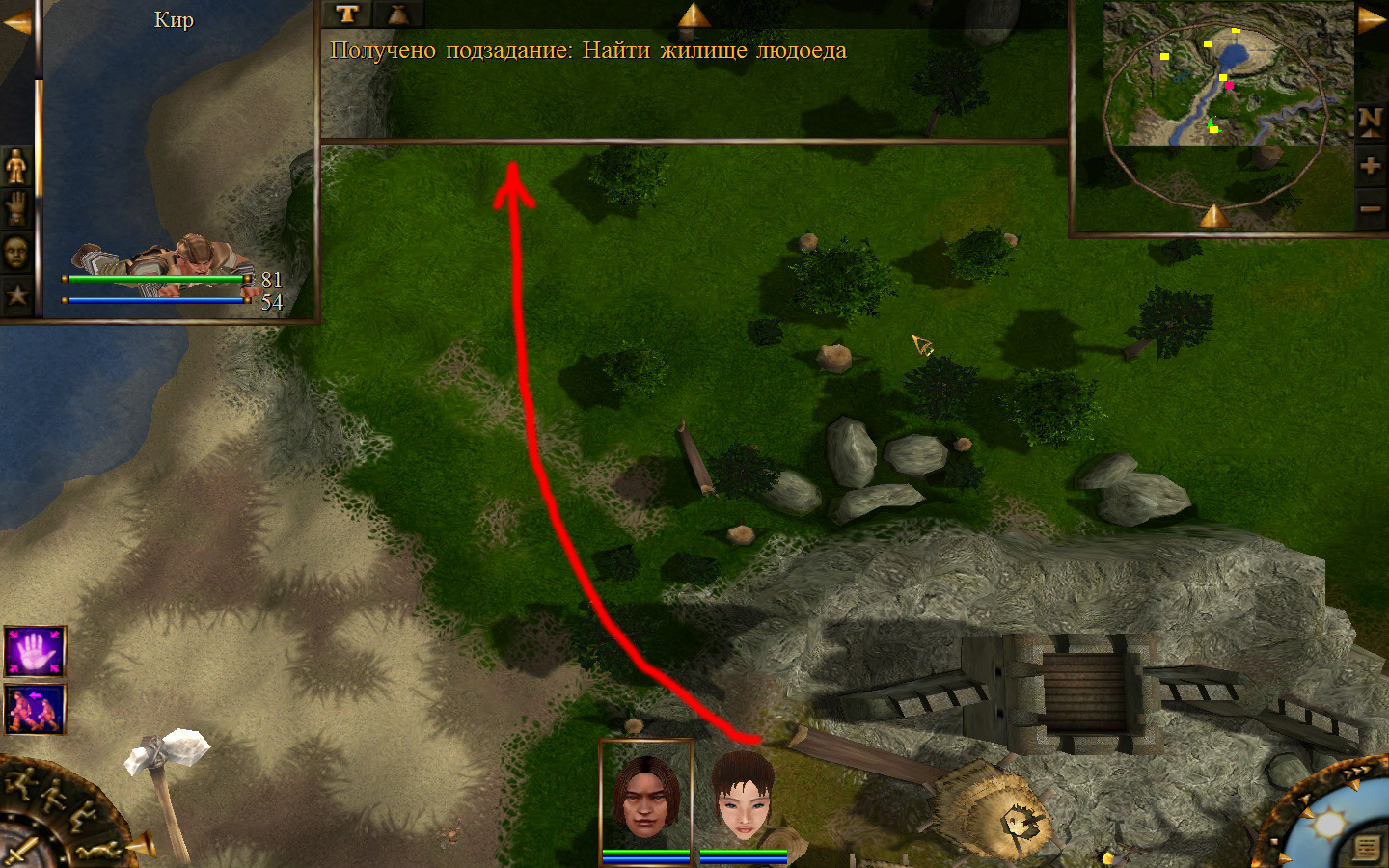The height and width of the screenshot is (868, 1389).
Task: Activate the two walking figures follow icon
Action: 36,709
